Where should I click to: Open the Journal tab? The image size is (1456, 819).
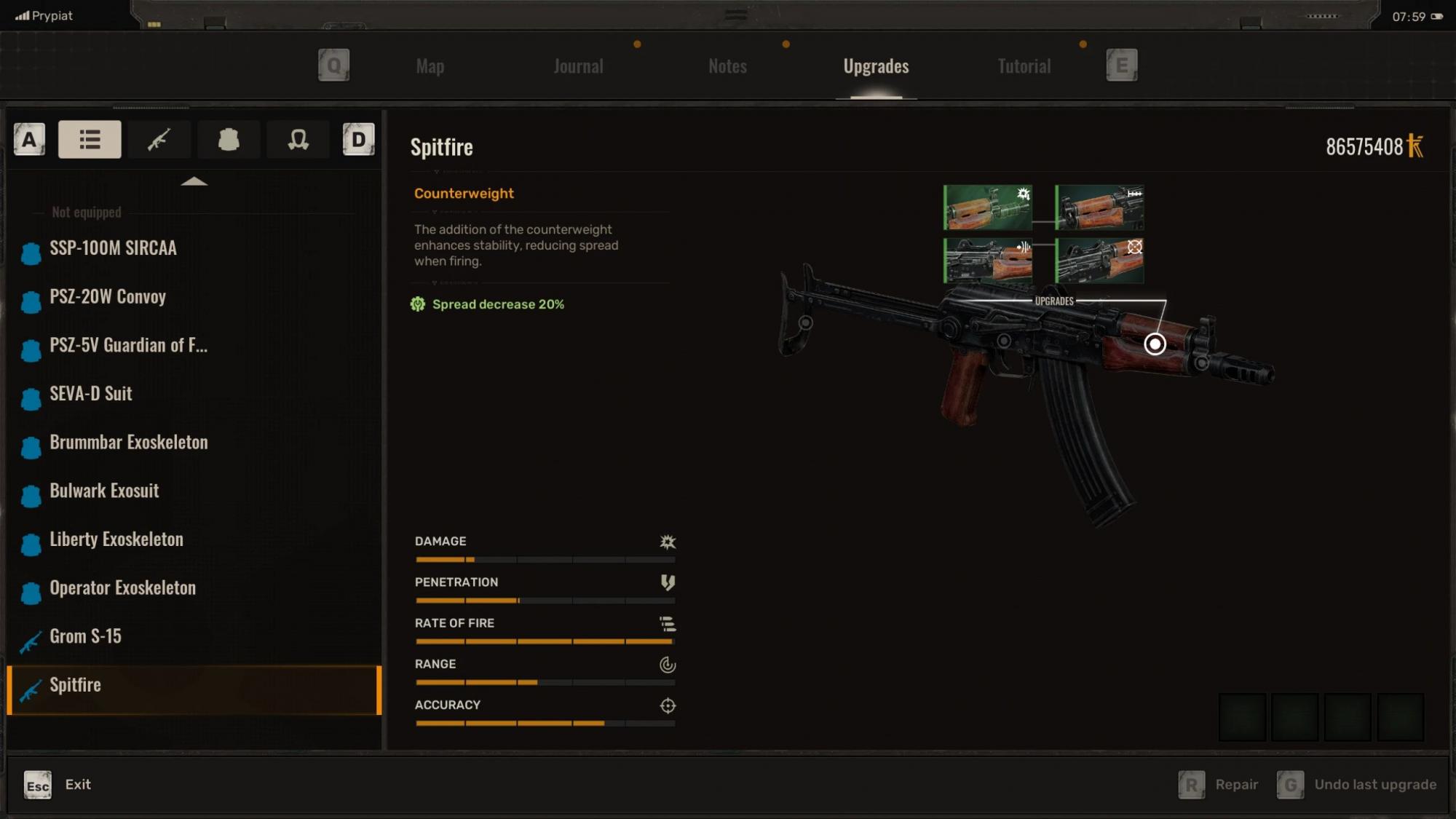click(578, 66)
